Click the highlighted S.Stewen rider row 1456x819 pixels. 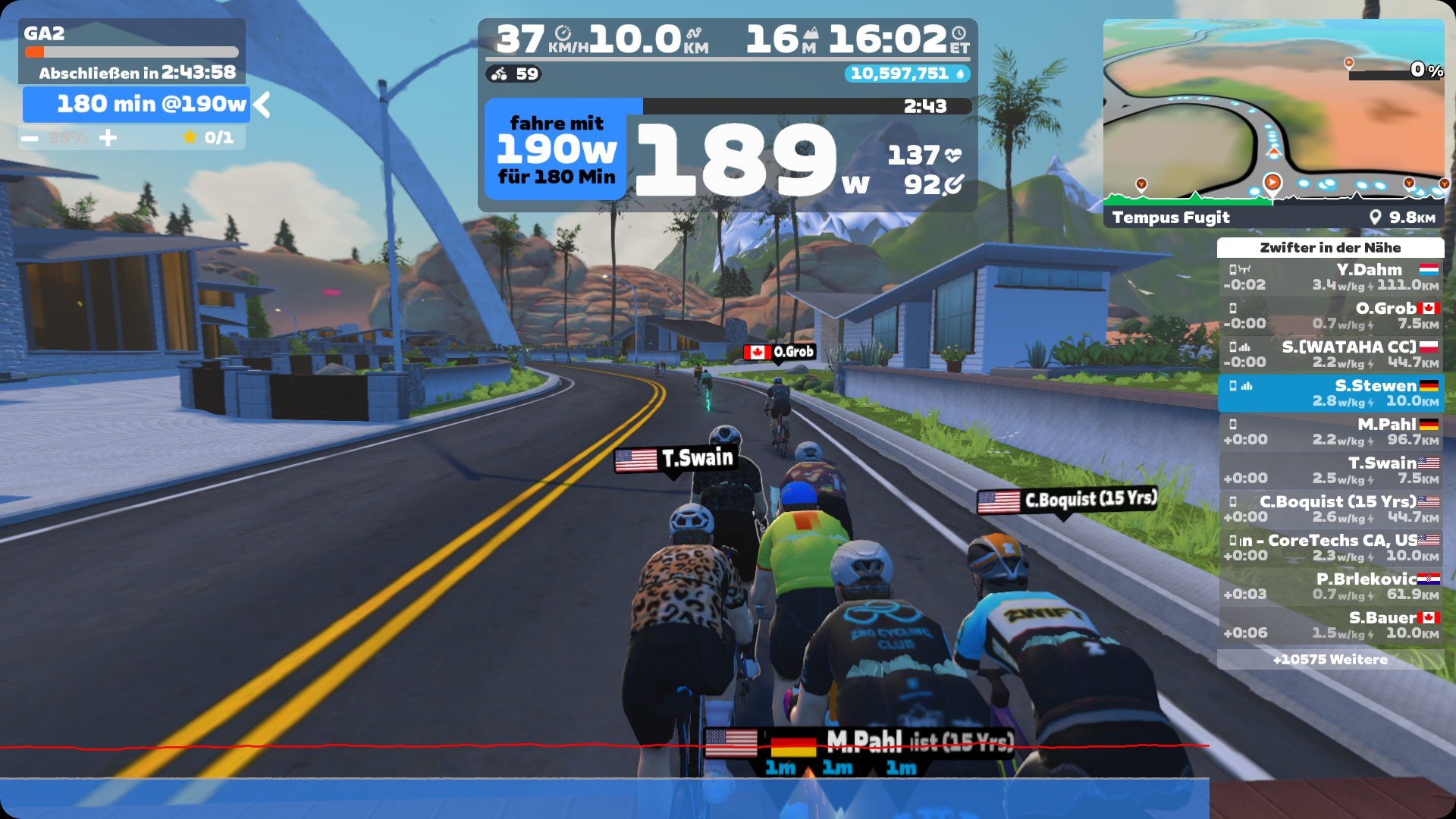1330,394
